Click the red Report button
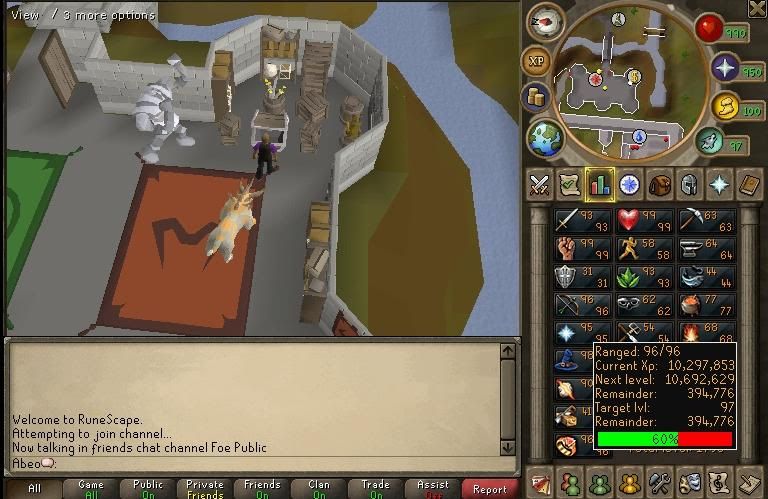The image size is (768, 499). [490, 489]
